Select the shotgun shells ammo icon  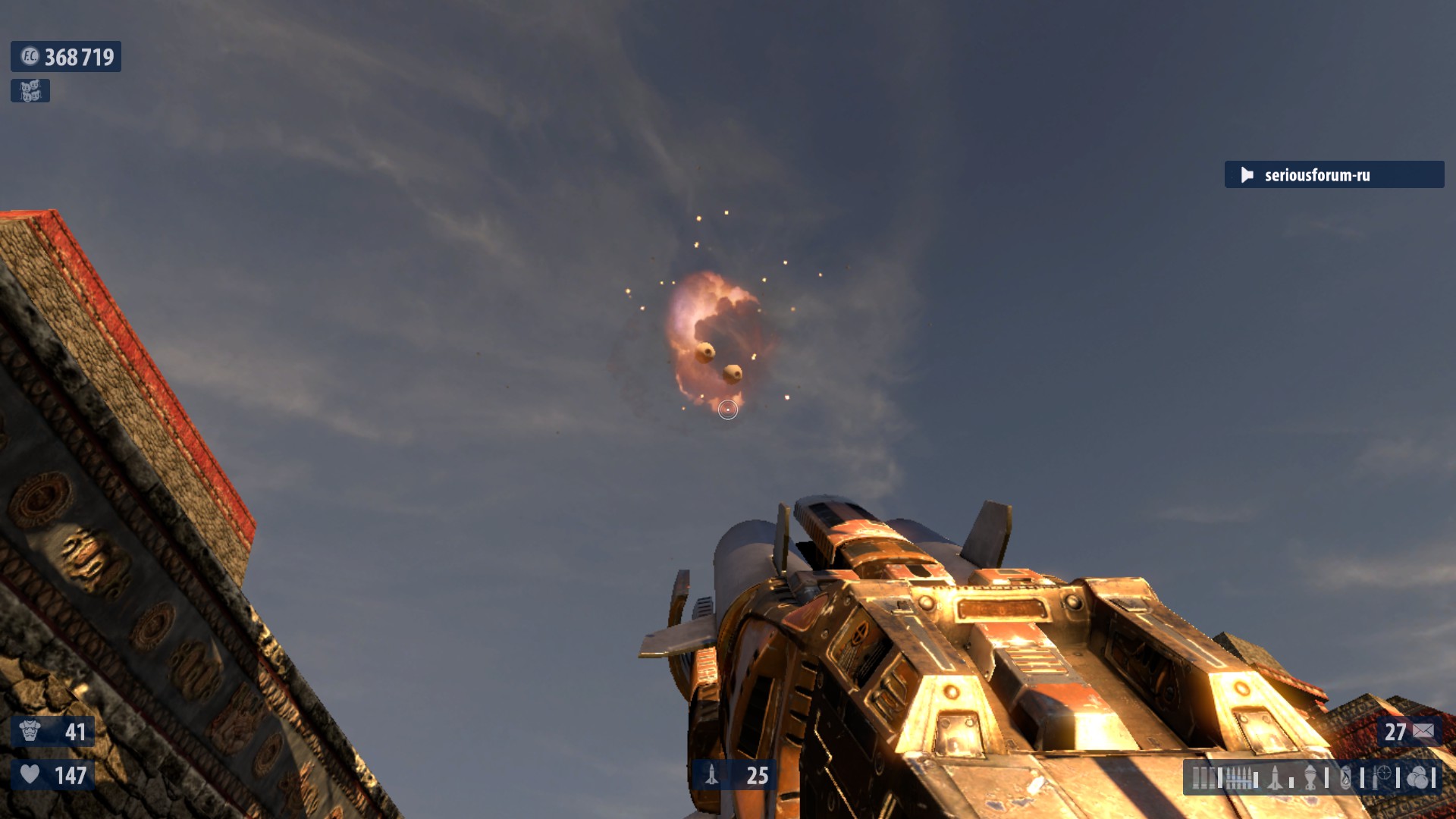(1203, 777)
